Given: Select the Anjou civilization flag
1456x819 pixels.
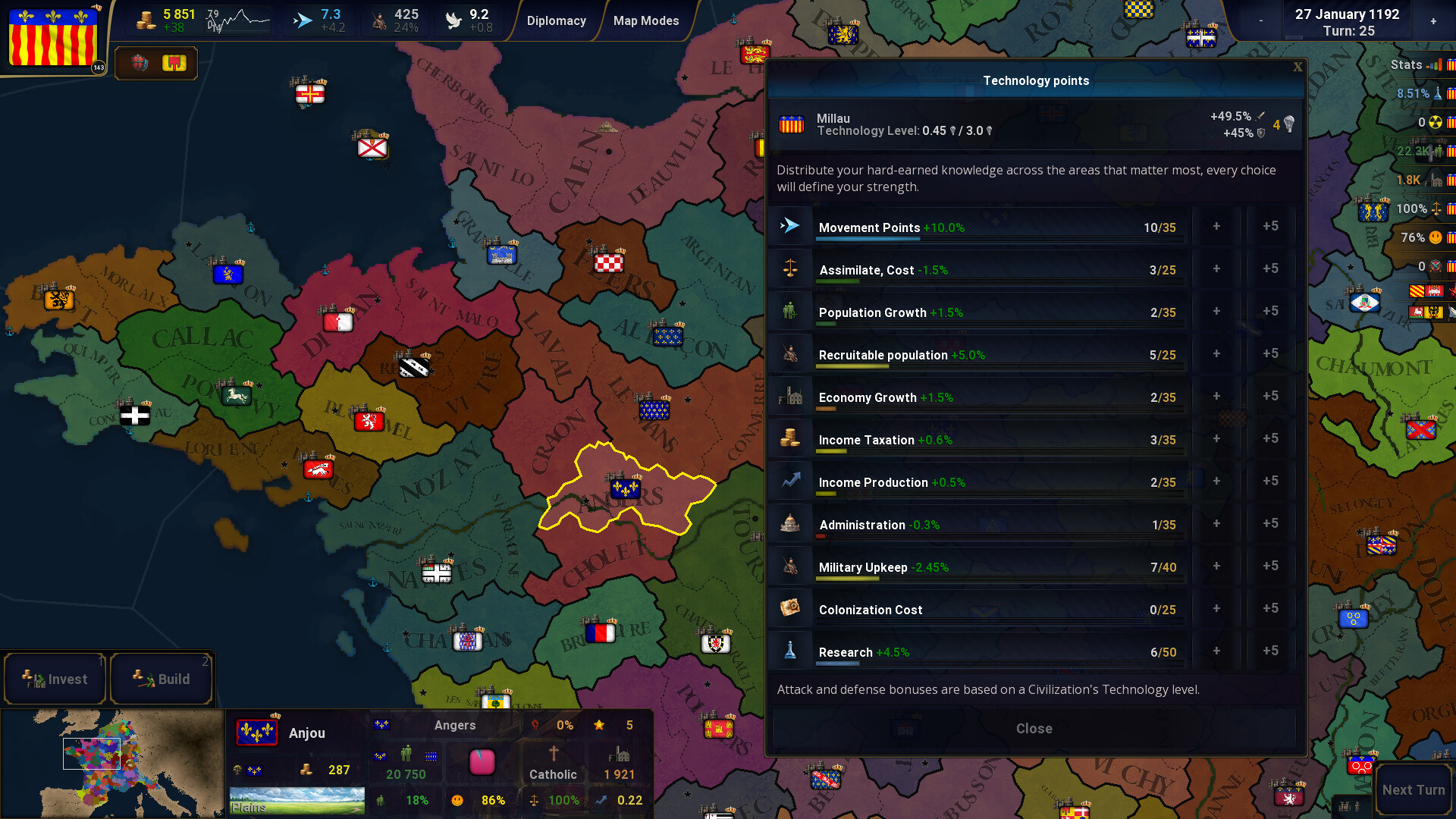Looking at the screenshot, I should [256, 733].
